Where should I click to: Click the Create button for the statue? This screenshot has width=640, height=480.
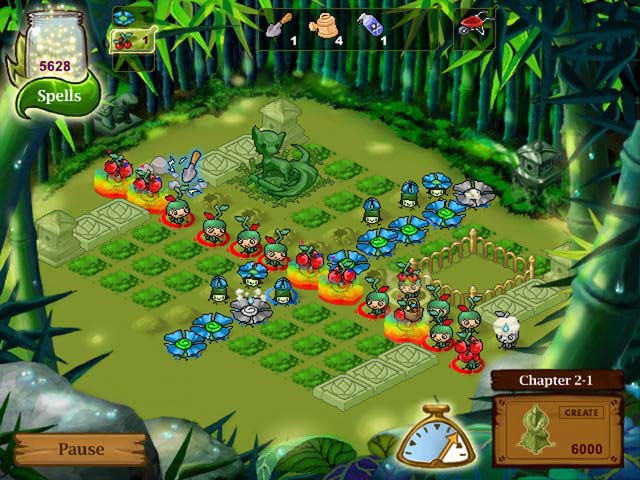580,412
